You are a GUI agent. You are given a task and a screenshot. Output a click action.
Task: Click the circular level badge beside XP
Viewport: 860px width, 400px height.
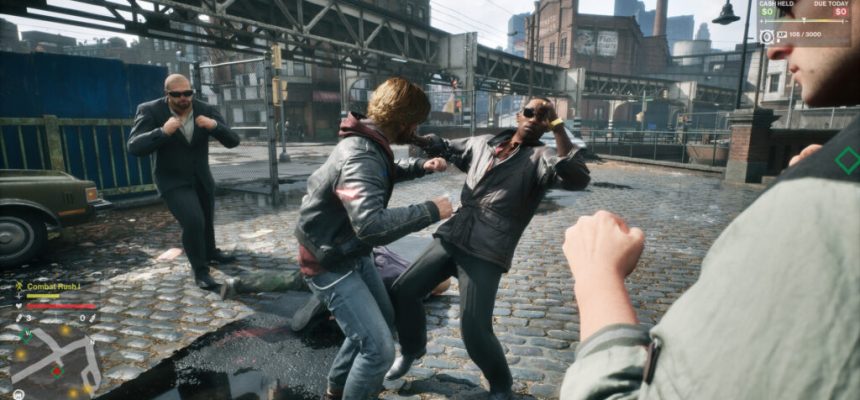pyautogui.click(x=767, y=37)
